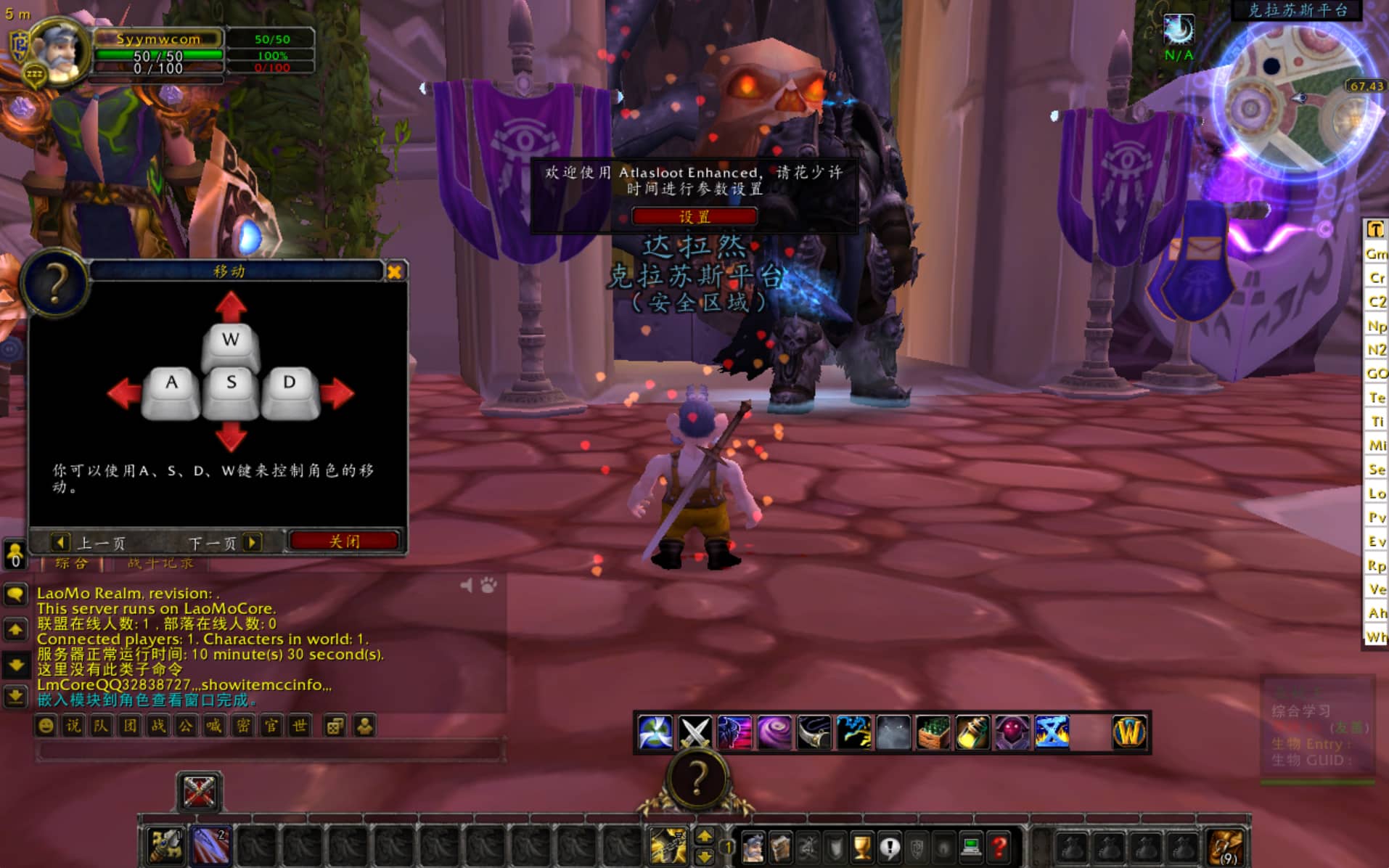Use the first action bar slot ability

(165, 846)
